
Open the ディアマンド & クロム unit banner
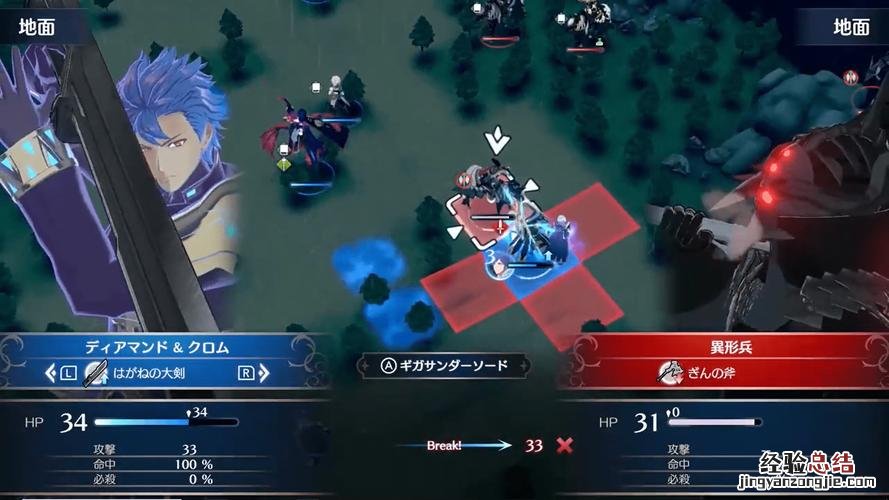coord(158,348)
